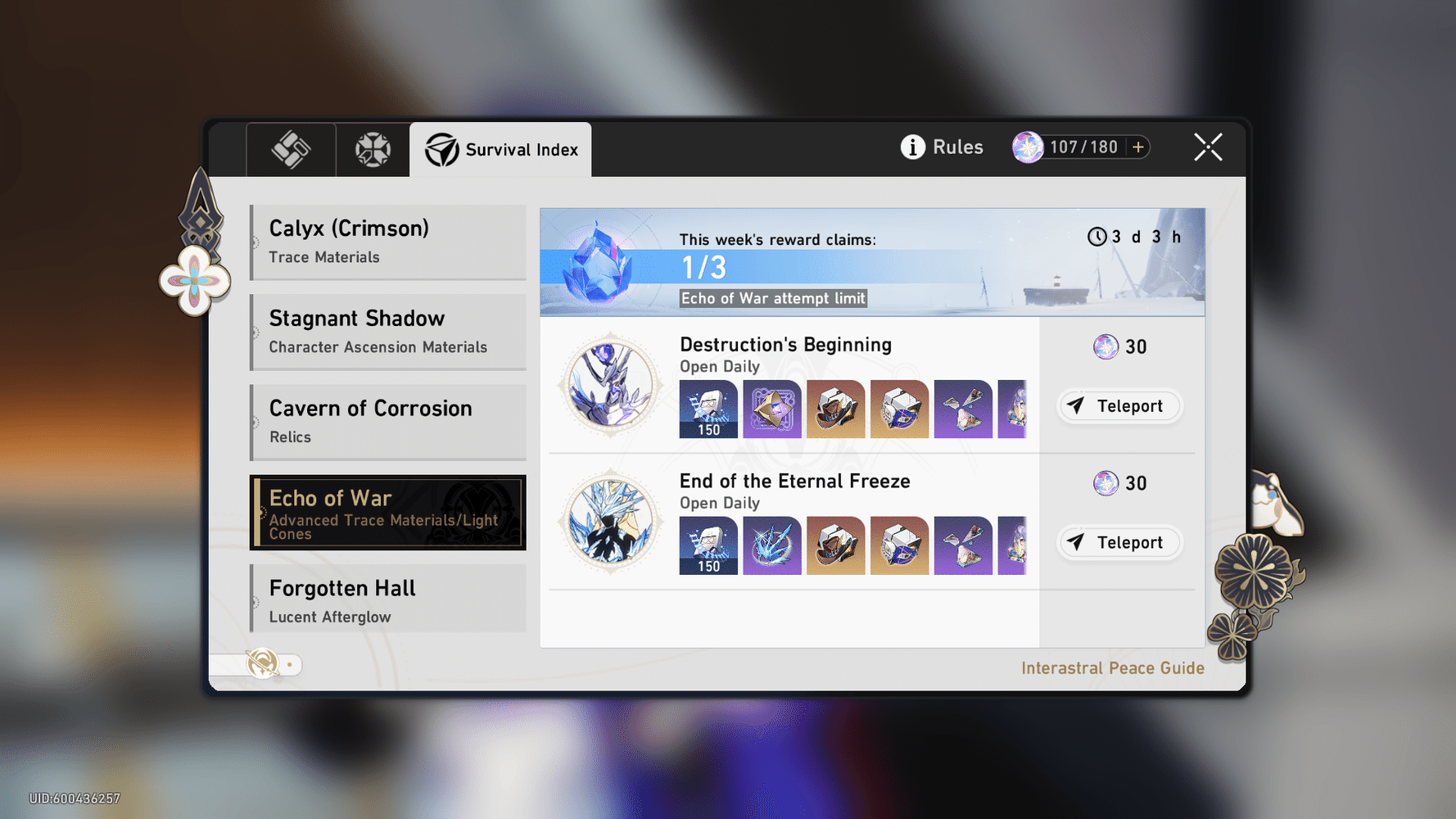
Task: Teleport to Destruction's Beginning
Action: coord(1119,405)
